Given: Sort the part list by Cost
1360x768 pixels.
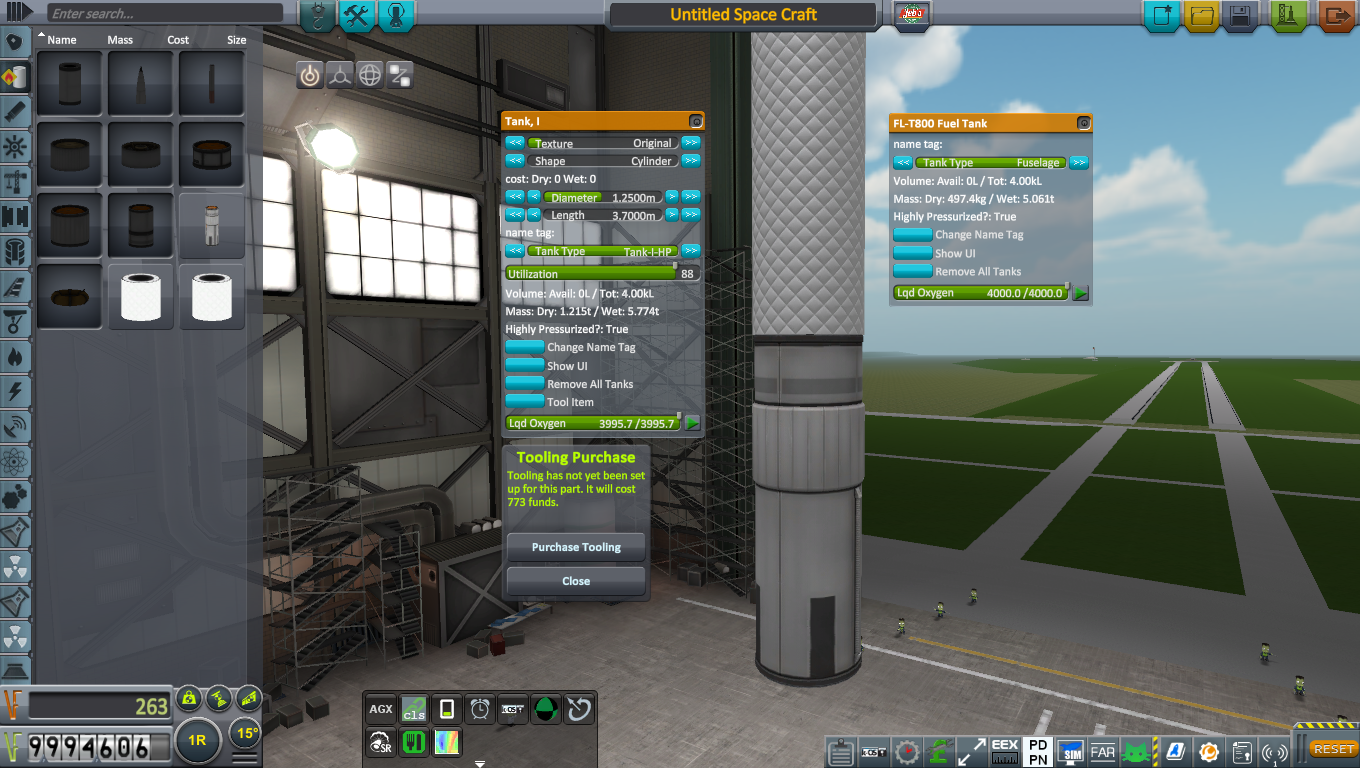Looking at the screenshot, I should pyautogui.click(x=177, y=40).
